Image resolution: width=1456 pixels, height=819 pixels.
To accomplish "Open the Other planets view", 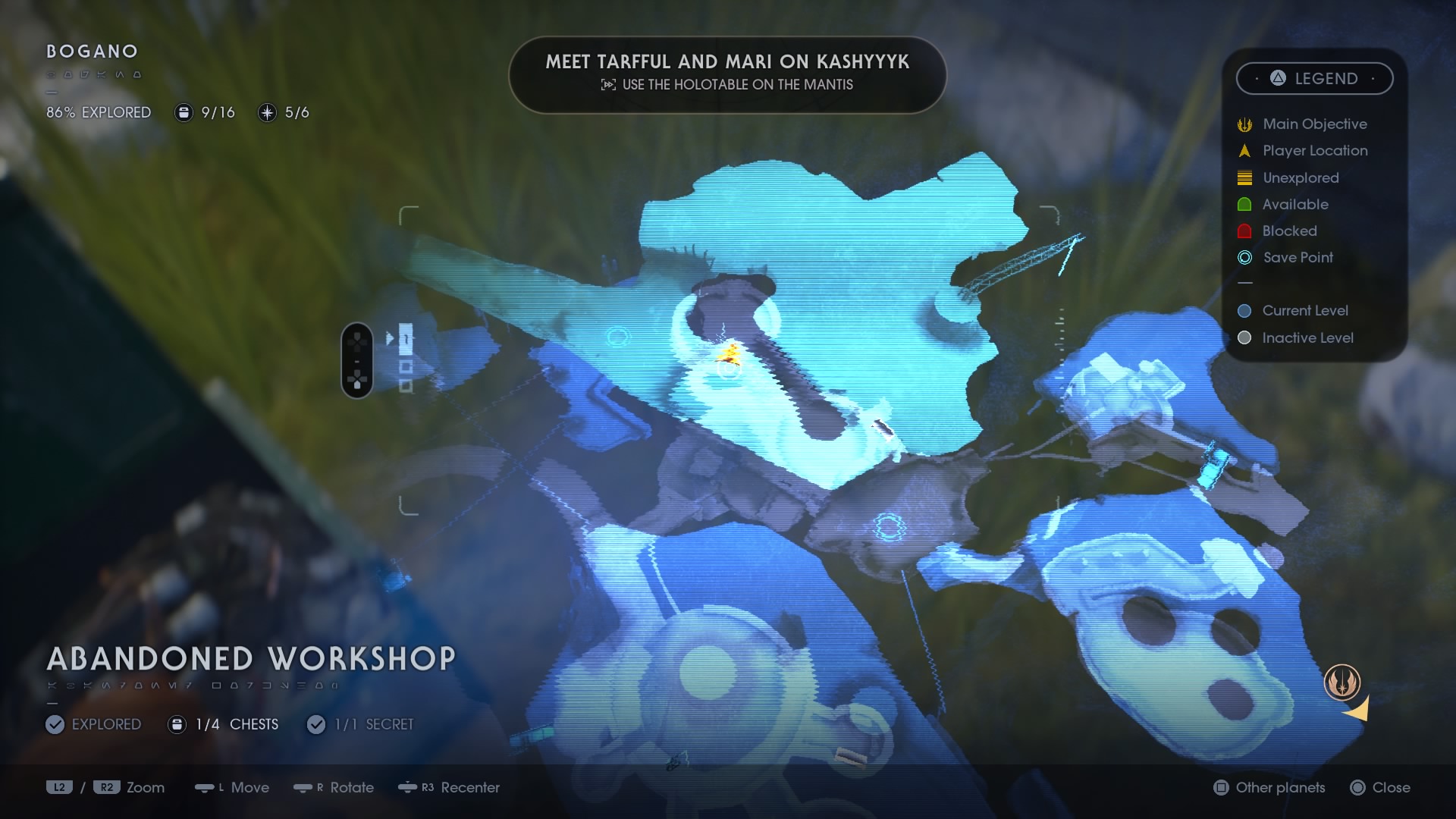I will [x=1270, y=788].
